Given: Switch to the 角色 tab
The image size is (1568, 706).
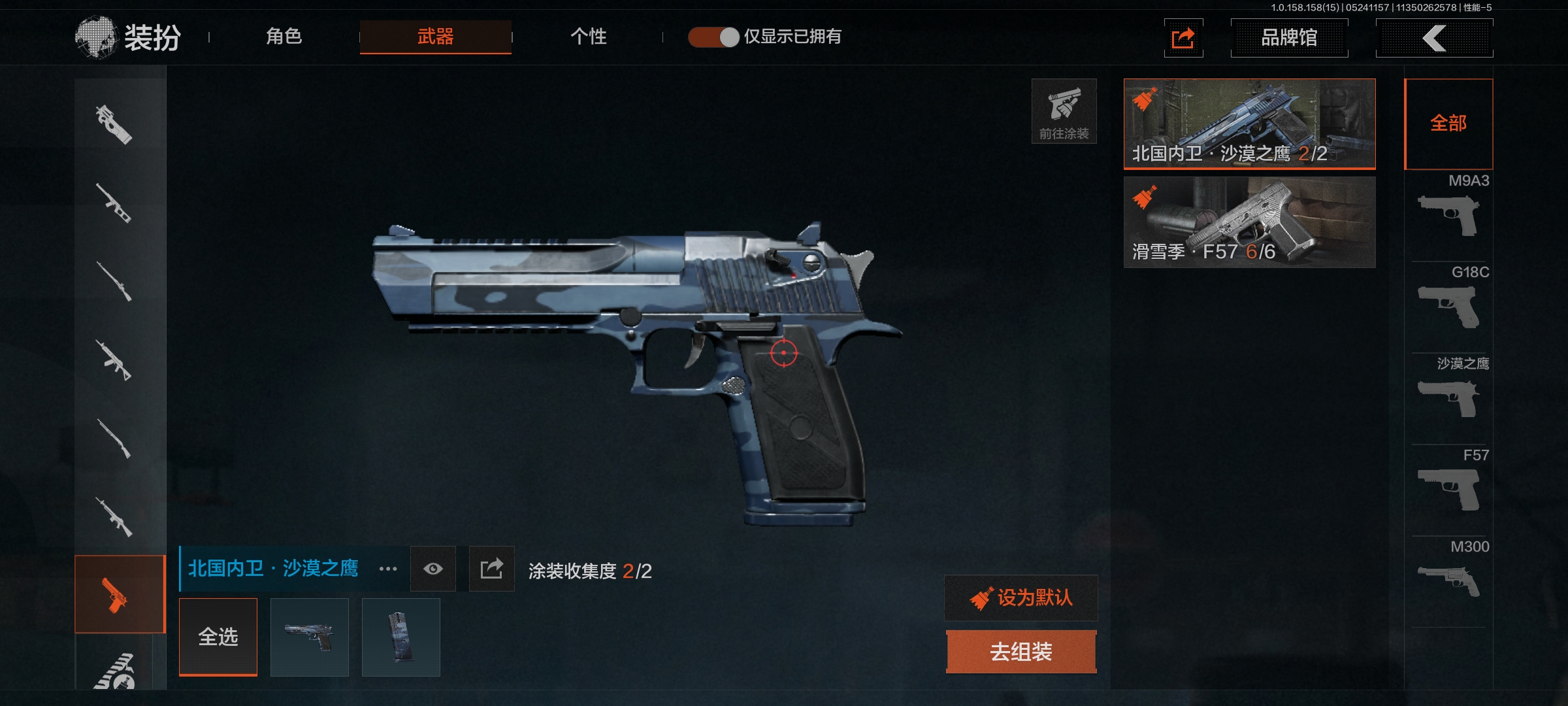Looking at the screenshot, I should (284, 37).
